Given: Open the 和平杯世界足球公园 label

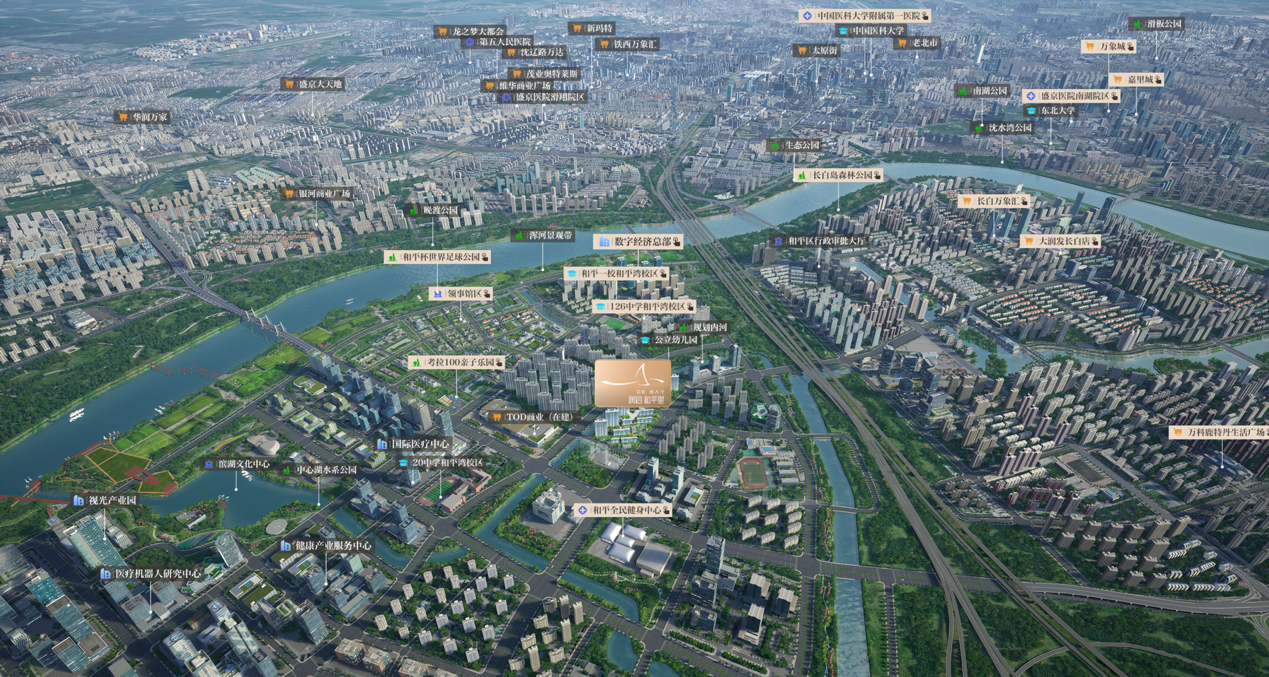Looking at the screenshot, I should pyautogui.click(x=437, y=258).
